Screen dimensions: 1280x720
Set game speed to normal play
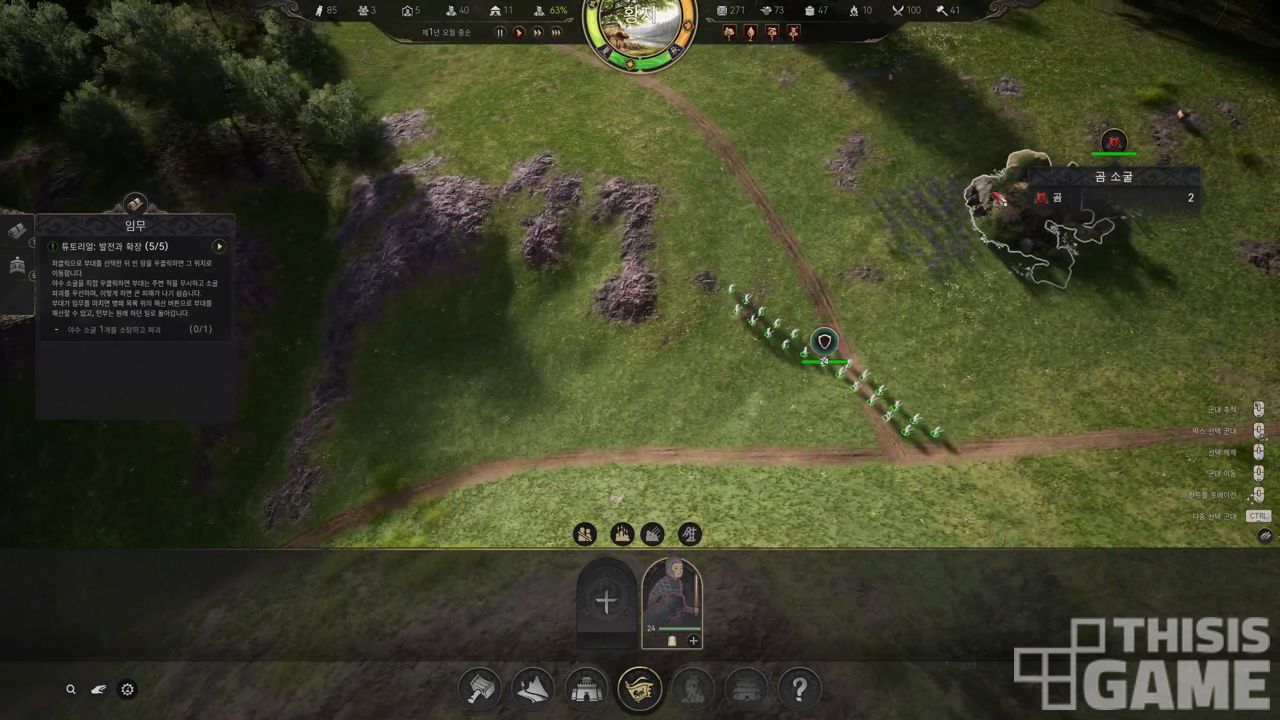tap(519, 32)
